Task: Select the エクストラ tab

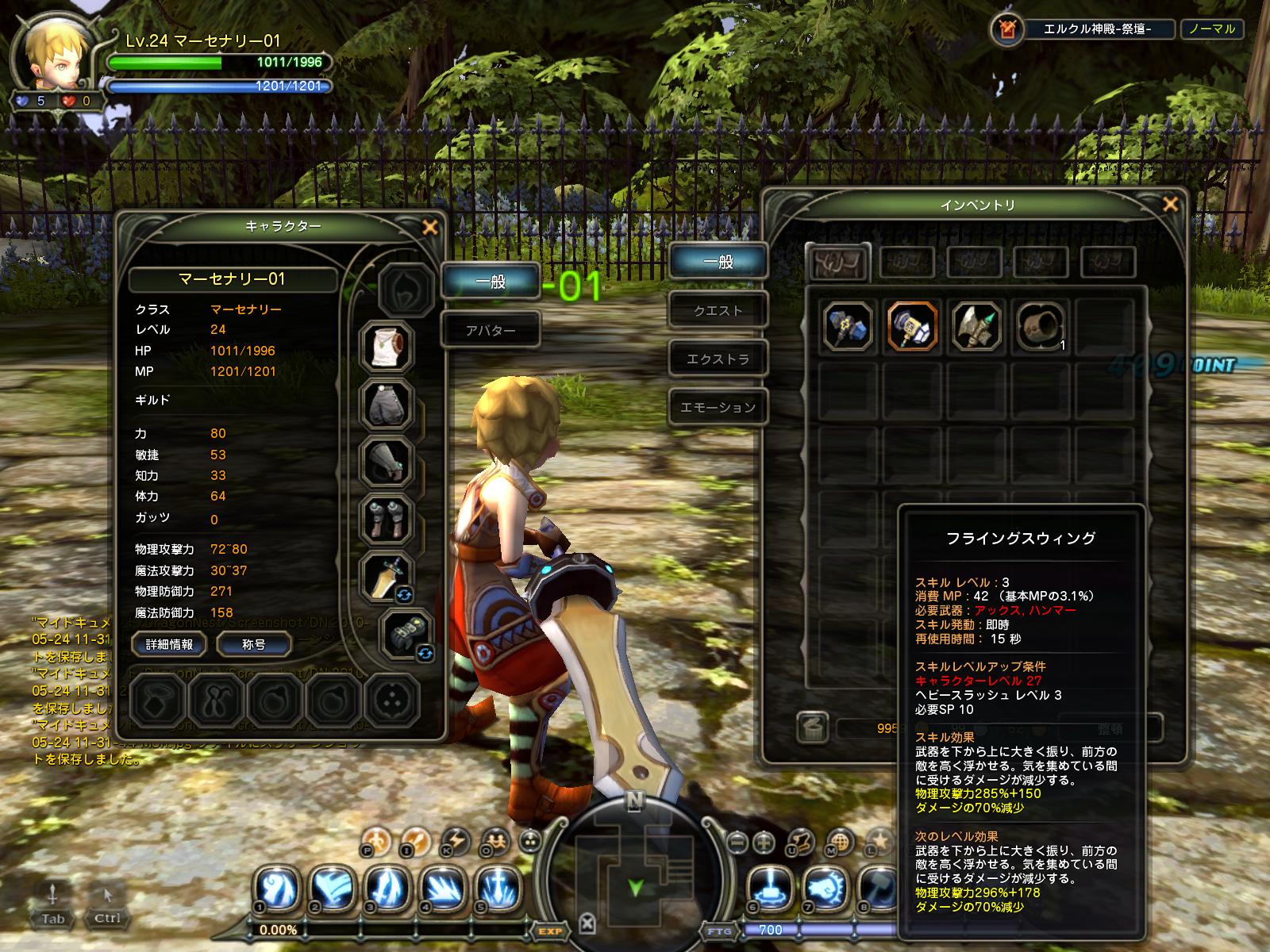Action: 718,359
